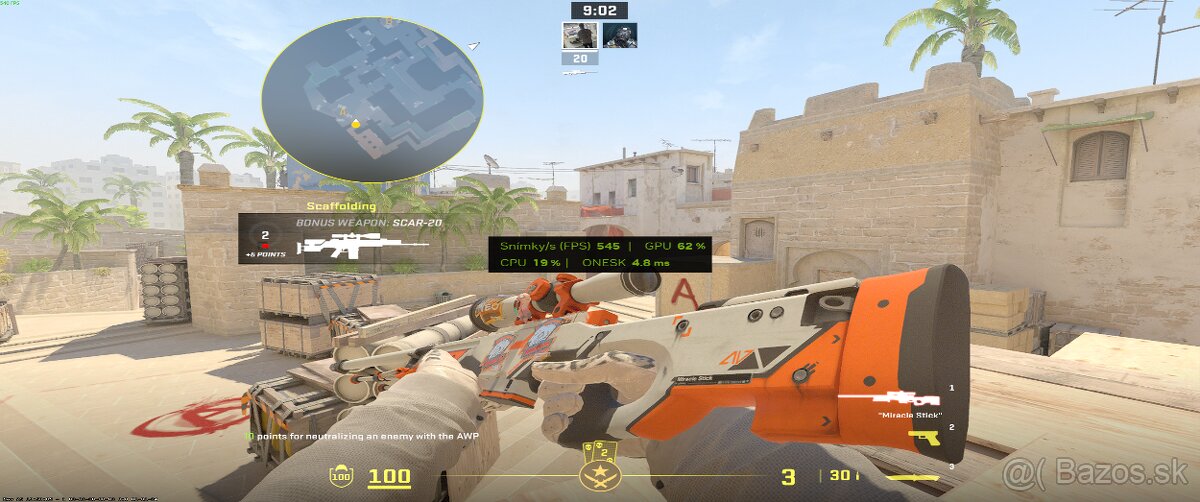Screen dimensions: 1200x502
Task: Click the white-bordered player avatar above the 20
Action: click(579, 36)
